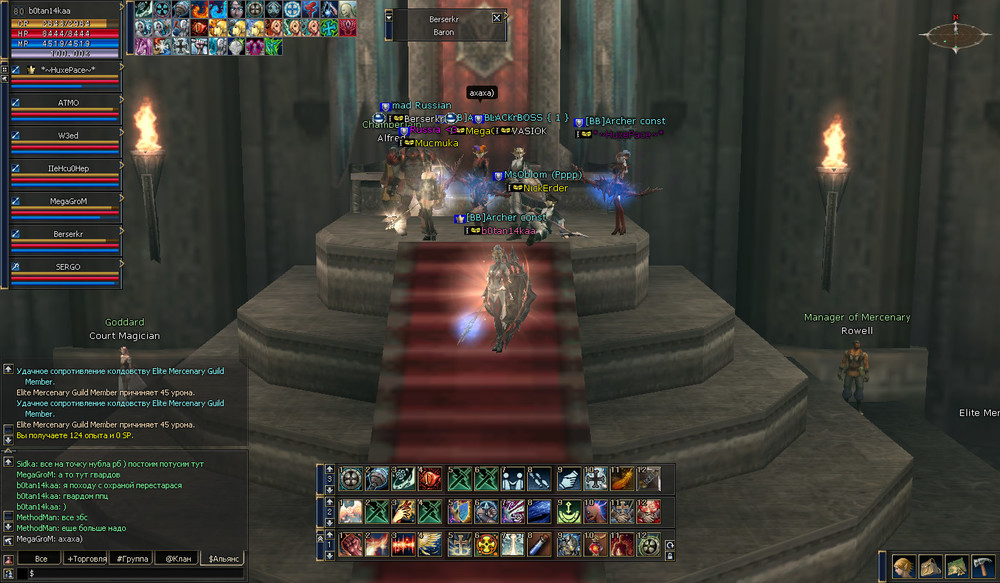Image resolution: width=1000 pixels, height=583 pixels.
Task: Select party member W3ed
Action: pos(68,135)
